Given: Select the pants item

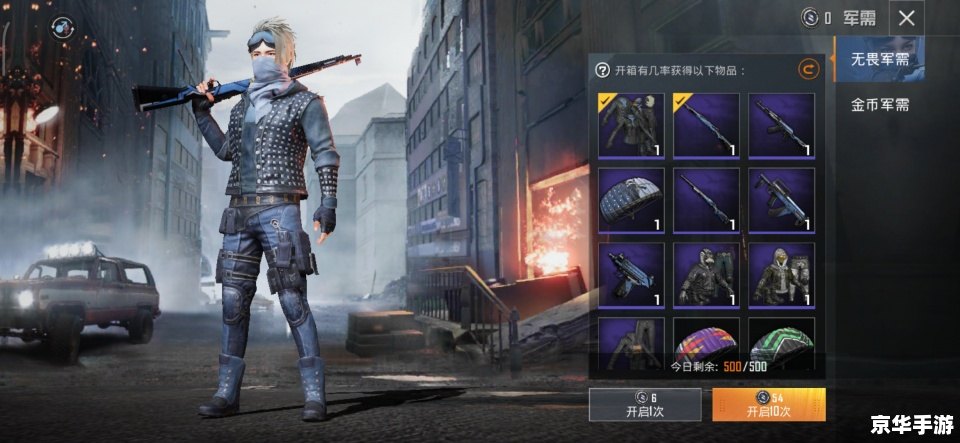Looking at the screenshot, I should tap(632, 338).
